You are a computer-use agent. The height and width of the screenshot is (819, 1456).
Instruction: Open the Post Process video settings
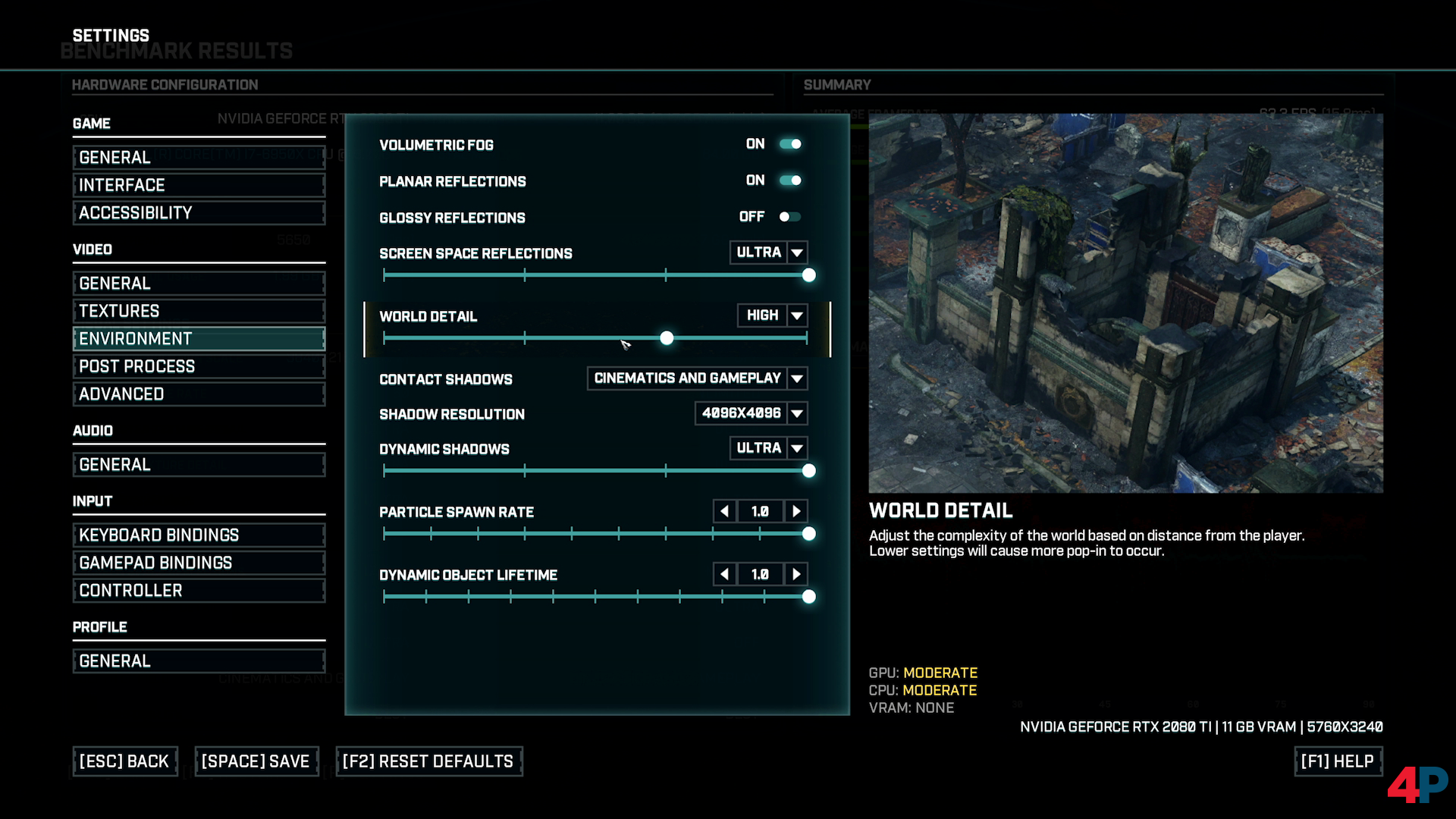pyautogui.click(x=199, y=366)
